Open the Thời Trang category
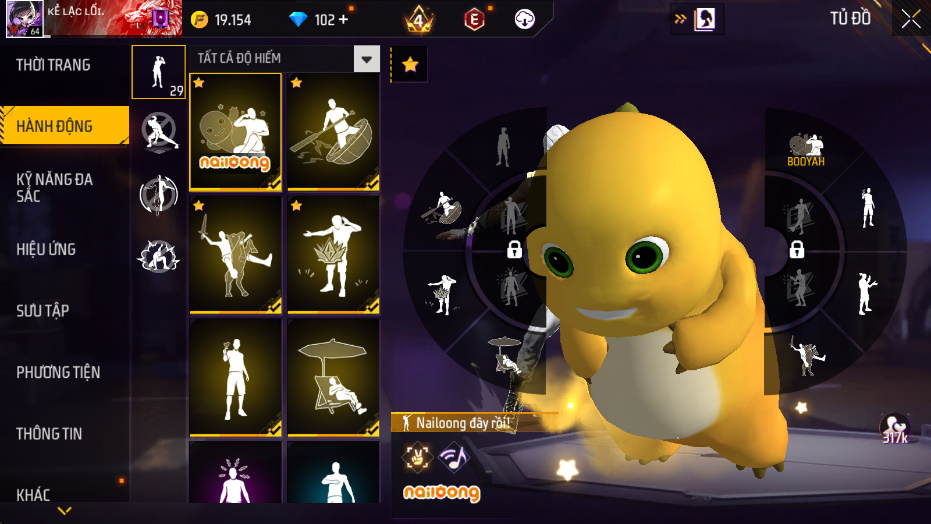 tap(54, 65)
